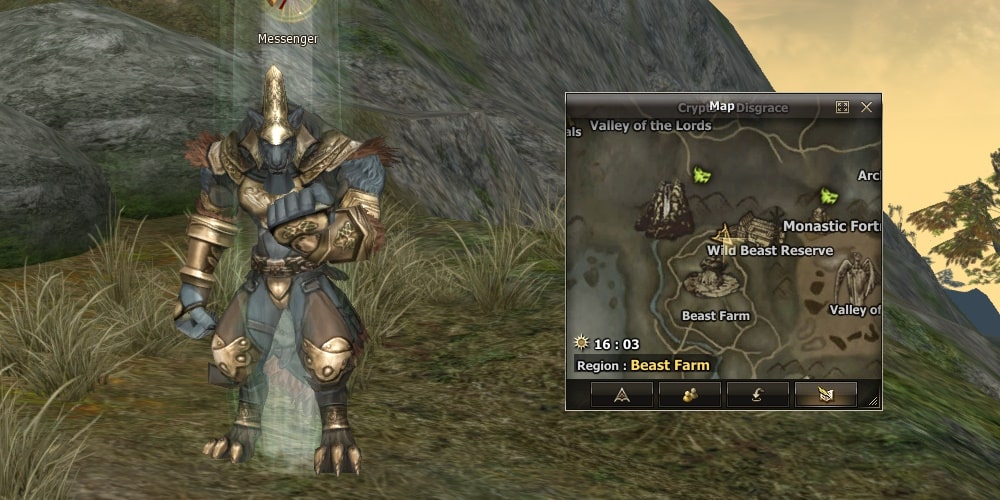Toggle the party members map button
The height and width of the screenshot is (500, 1000).
[689, 394]
